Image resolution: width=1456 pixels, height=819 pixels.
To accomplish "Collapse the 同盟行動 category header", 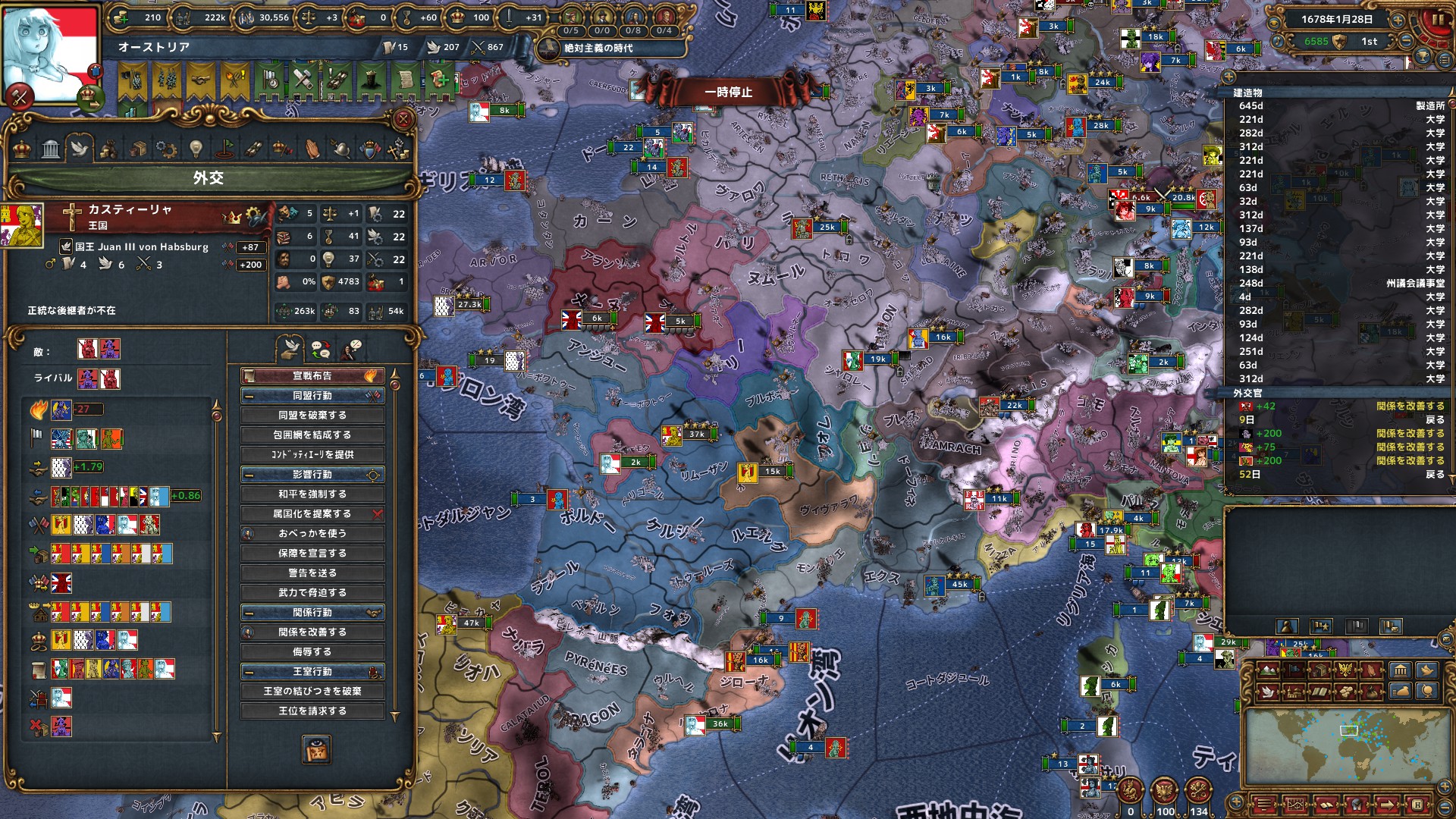I will (249, 396).
